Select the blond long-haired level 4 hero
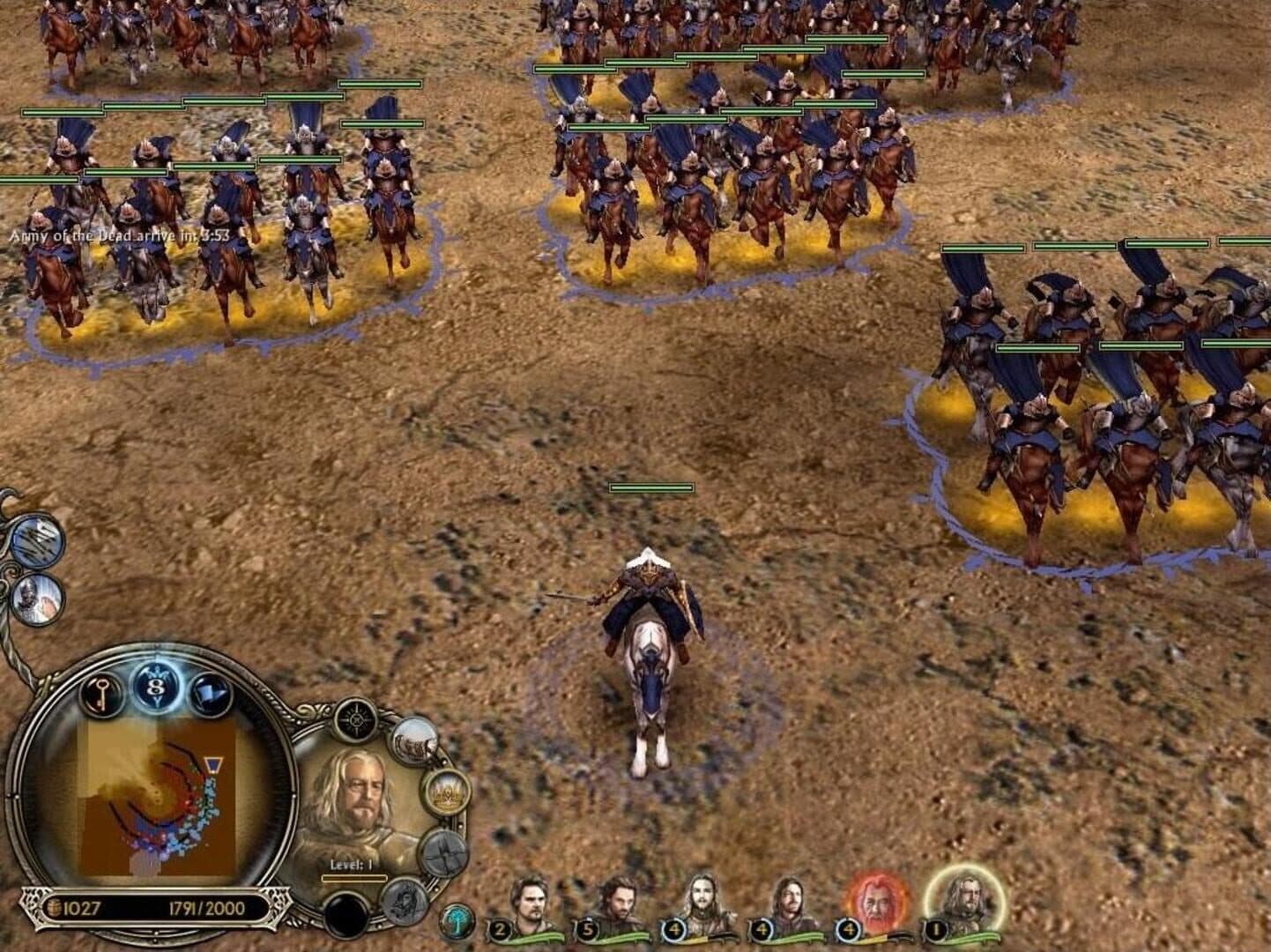This screenshot has height=952, width=1271. click(x=702, y=906)
